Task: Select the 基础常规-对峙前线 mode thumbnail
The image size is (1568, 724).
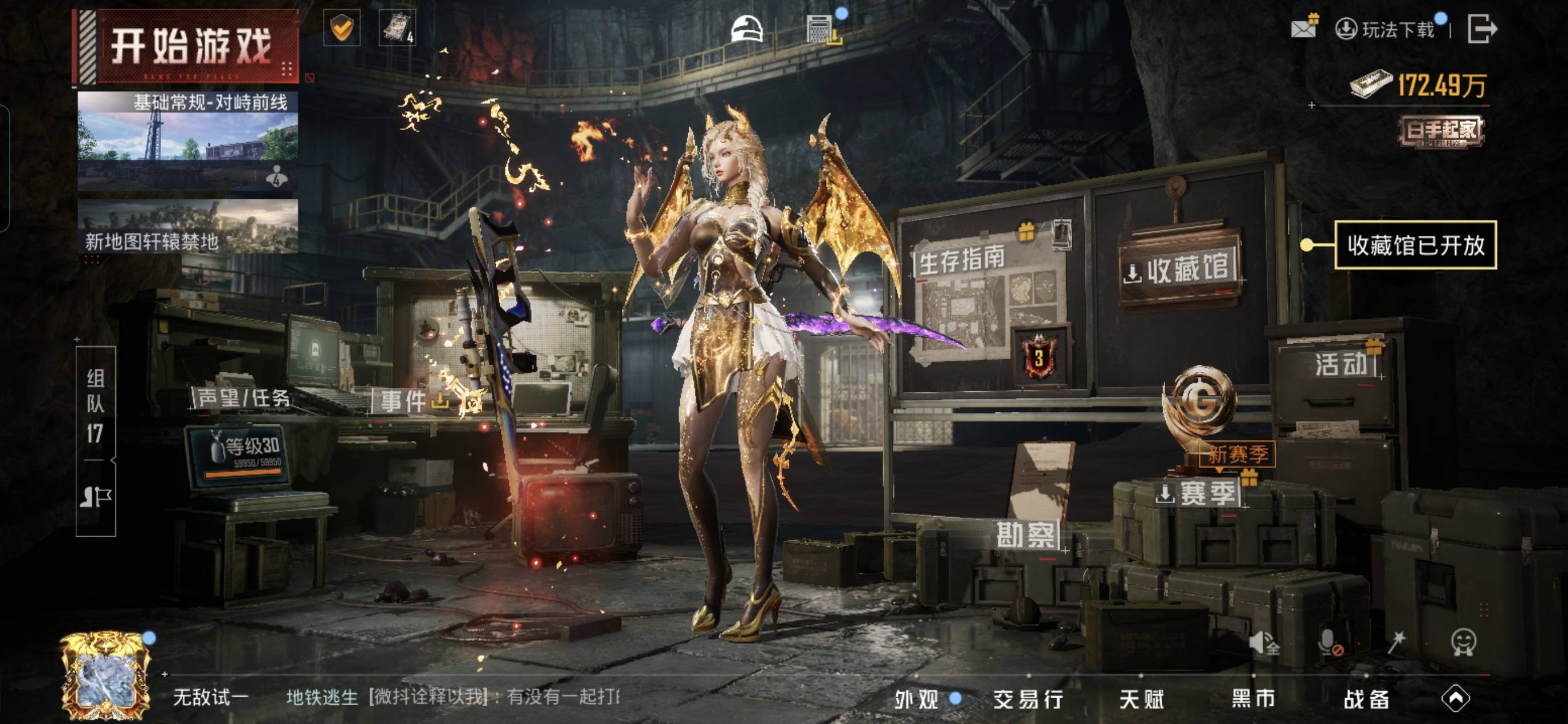Action: pos(187,141)
